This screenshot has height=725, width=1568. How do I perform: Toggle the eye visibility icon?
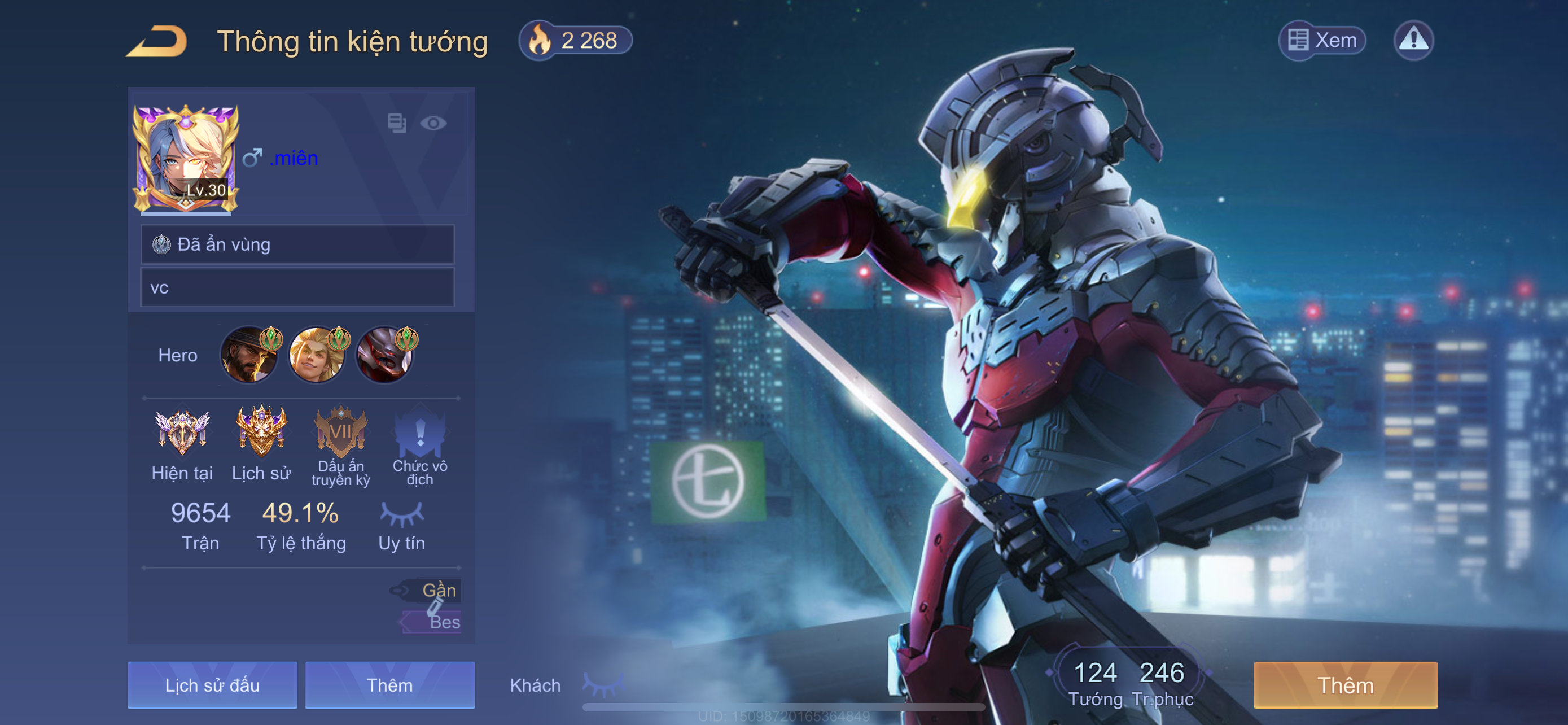(433, 124)
